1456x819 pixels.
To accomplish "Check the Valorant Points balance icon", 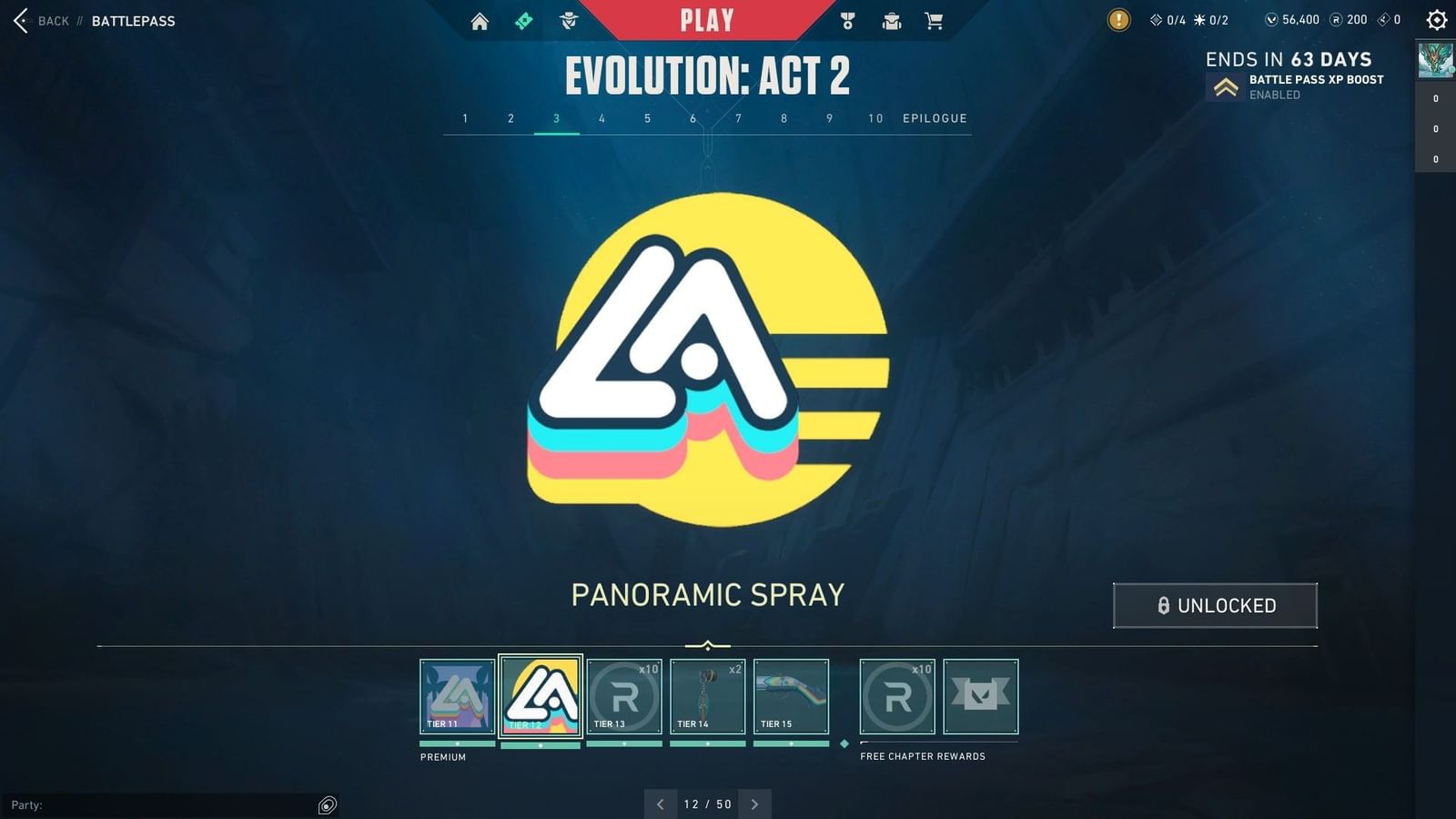I will [x=1272, y=19].
